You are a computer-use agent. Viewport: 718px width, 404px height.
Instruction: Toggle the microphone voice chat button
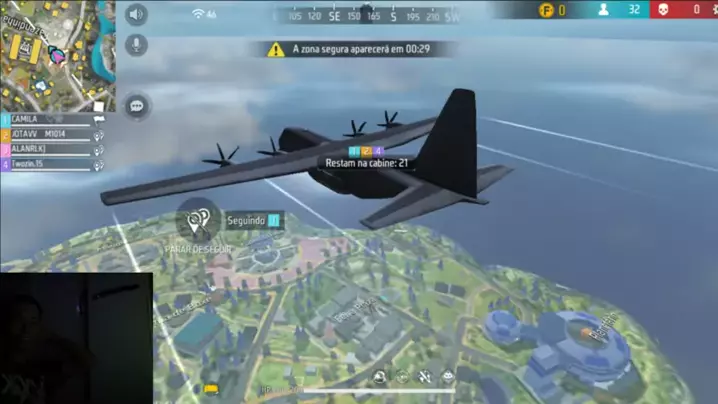136,45
